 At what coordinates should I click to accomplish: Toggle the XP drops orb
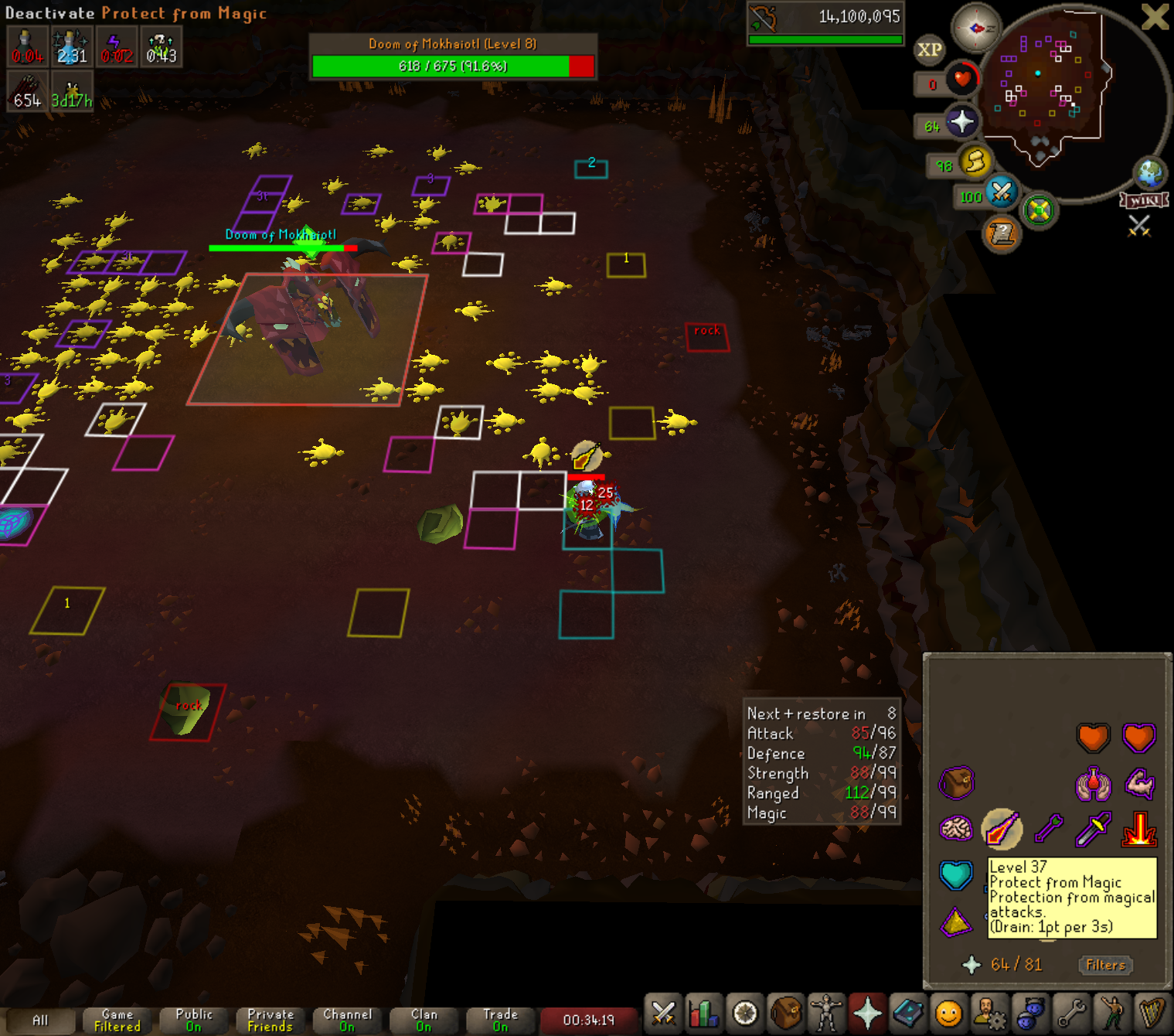929,50
